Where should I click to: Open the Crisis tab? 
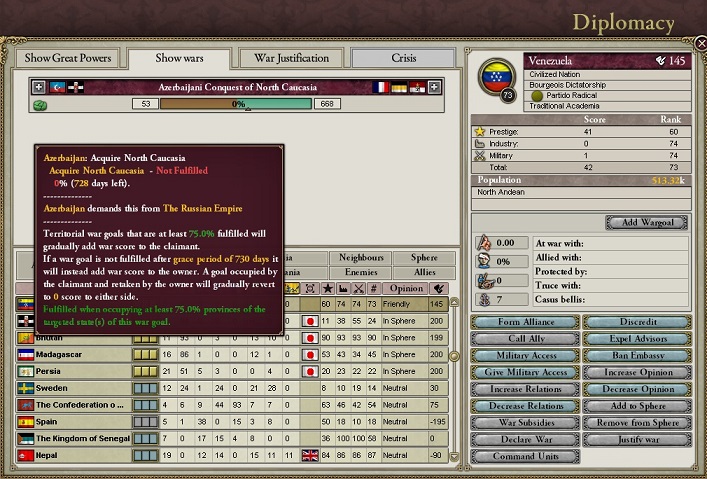[403, 58]
